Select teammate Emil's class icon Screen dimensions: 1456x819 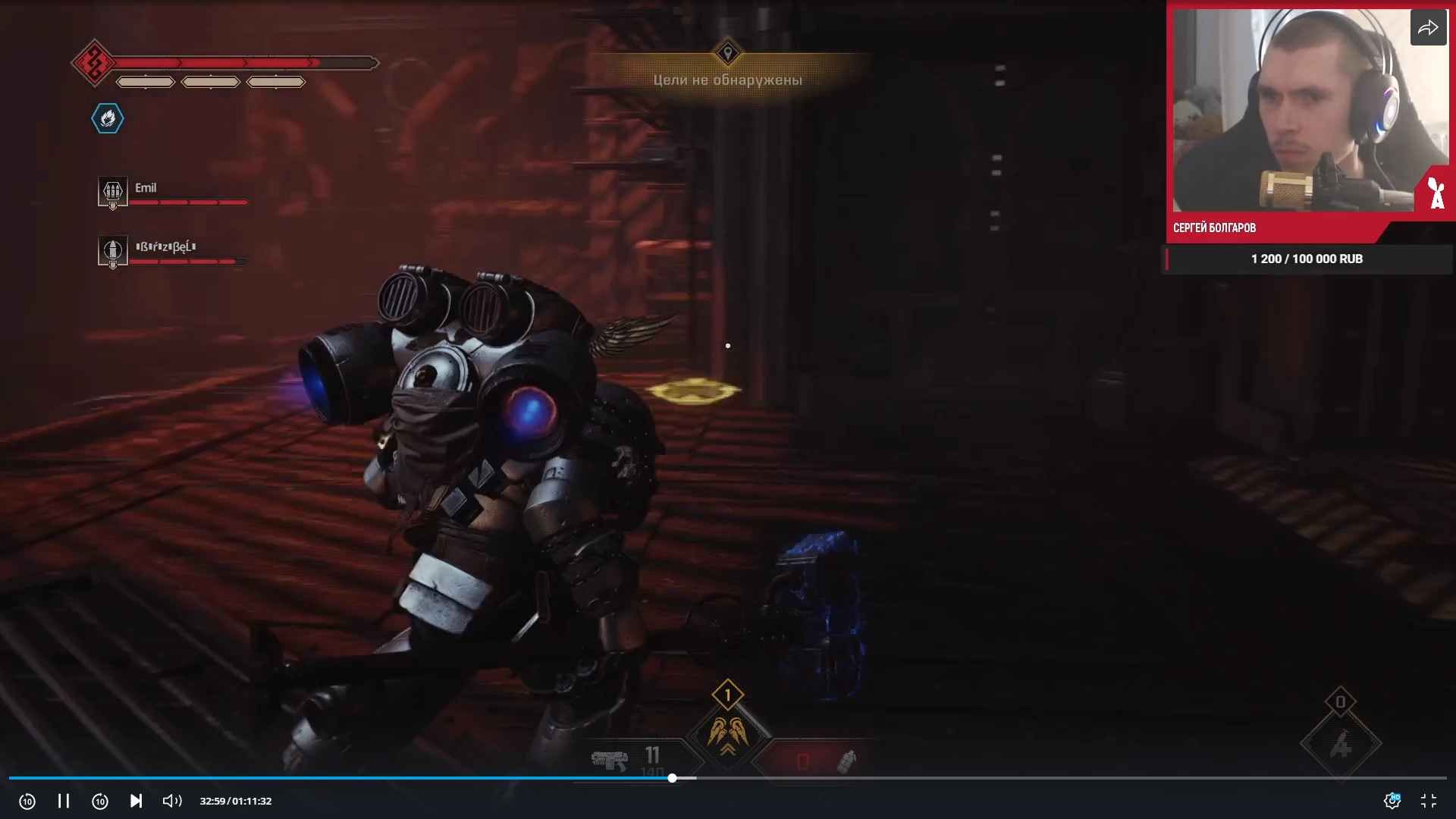[112, 191]
